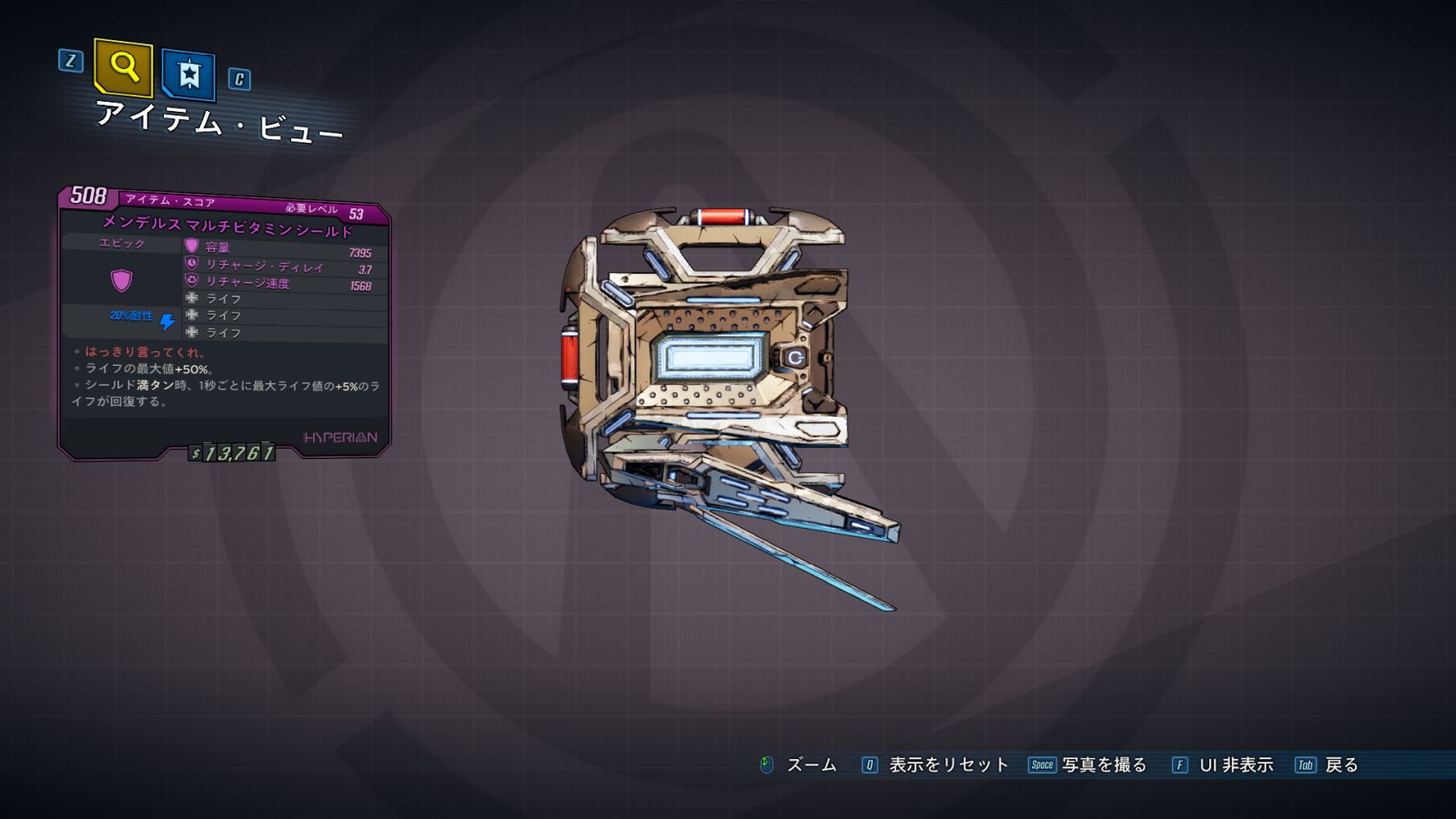
Task: Switch to the star banner tab
Action: coord(188,74)
